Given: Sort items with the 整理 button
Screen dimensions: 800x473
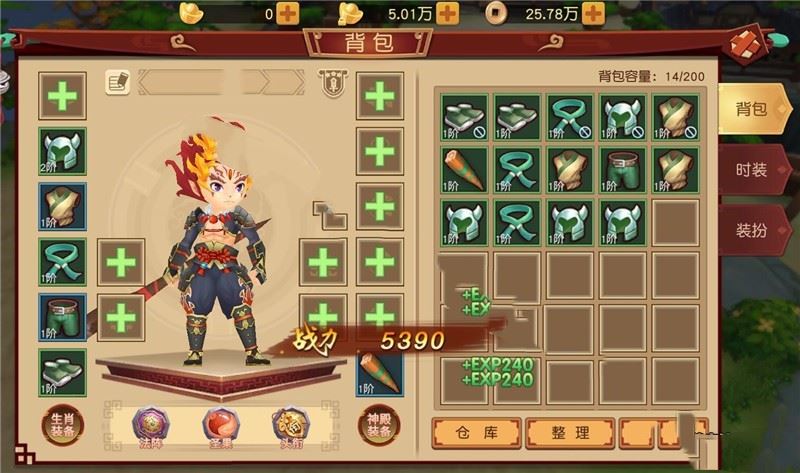Looking at the screenshot, I should point(568,433).
